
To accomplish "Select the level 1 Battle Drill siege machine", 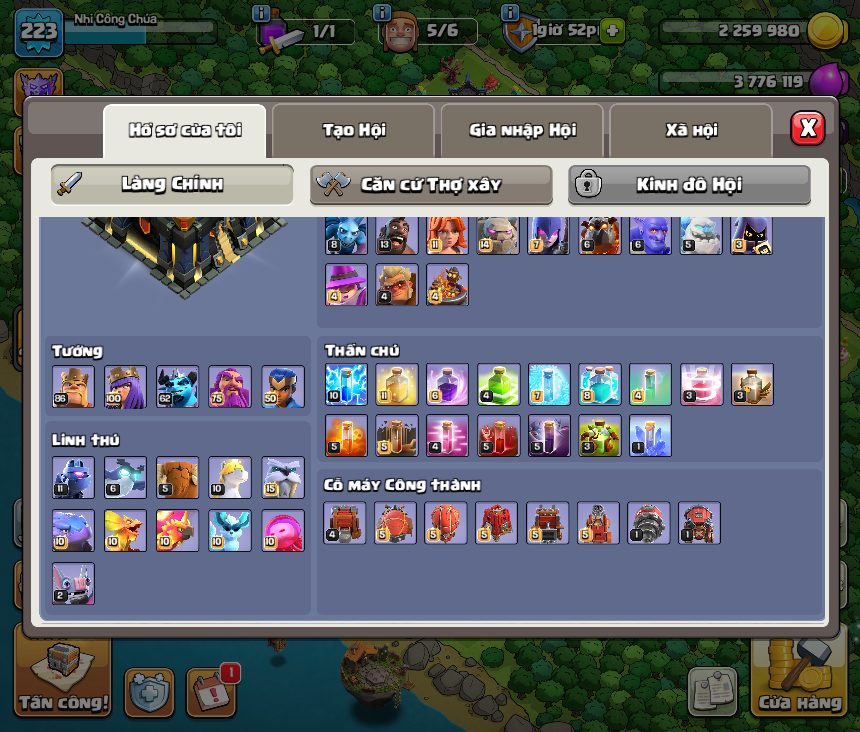I will 648,523.
